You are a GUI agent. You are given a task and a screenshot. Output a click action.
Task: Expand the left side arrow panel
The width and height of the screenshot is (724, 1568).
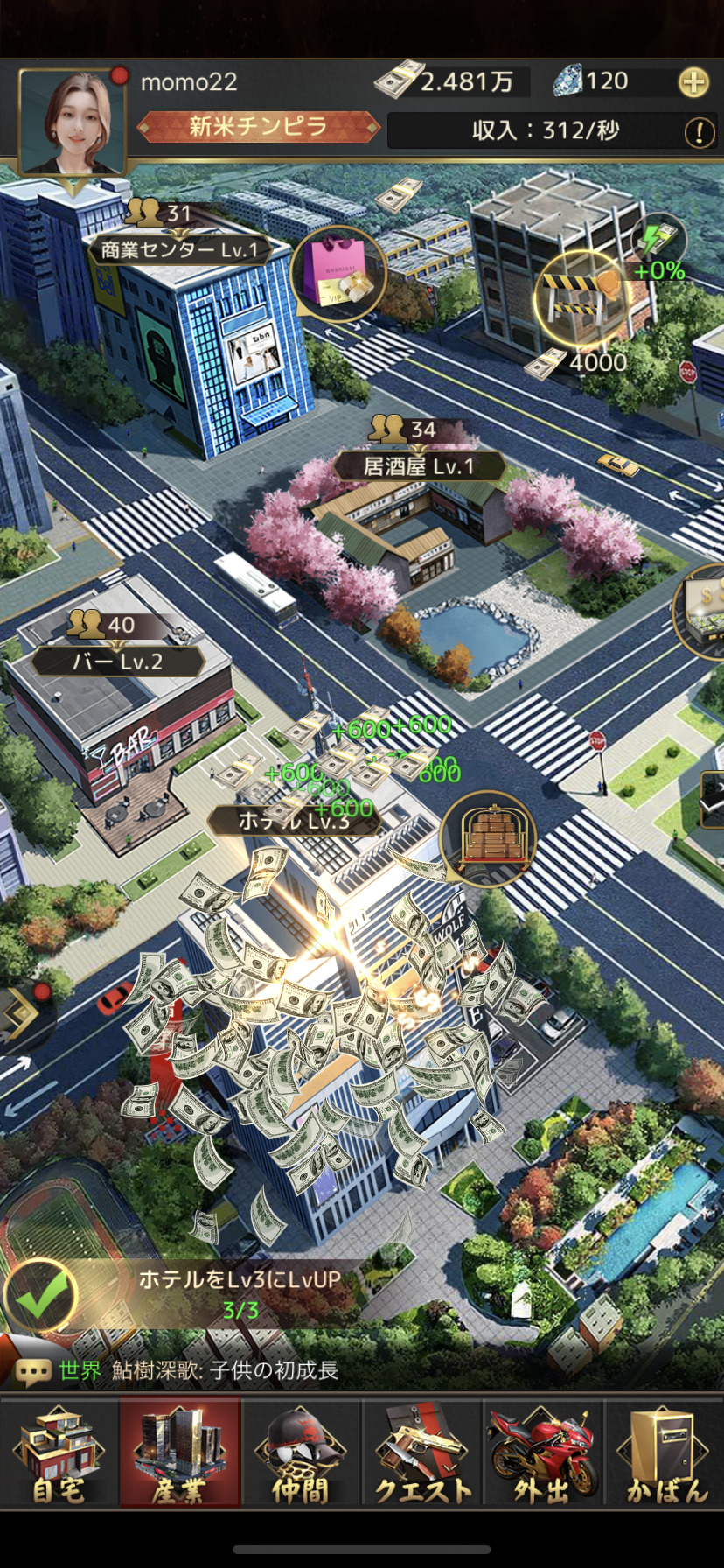click(x=21, y=1015)
